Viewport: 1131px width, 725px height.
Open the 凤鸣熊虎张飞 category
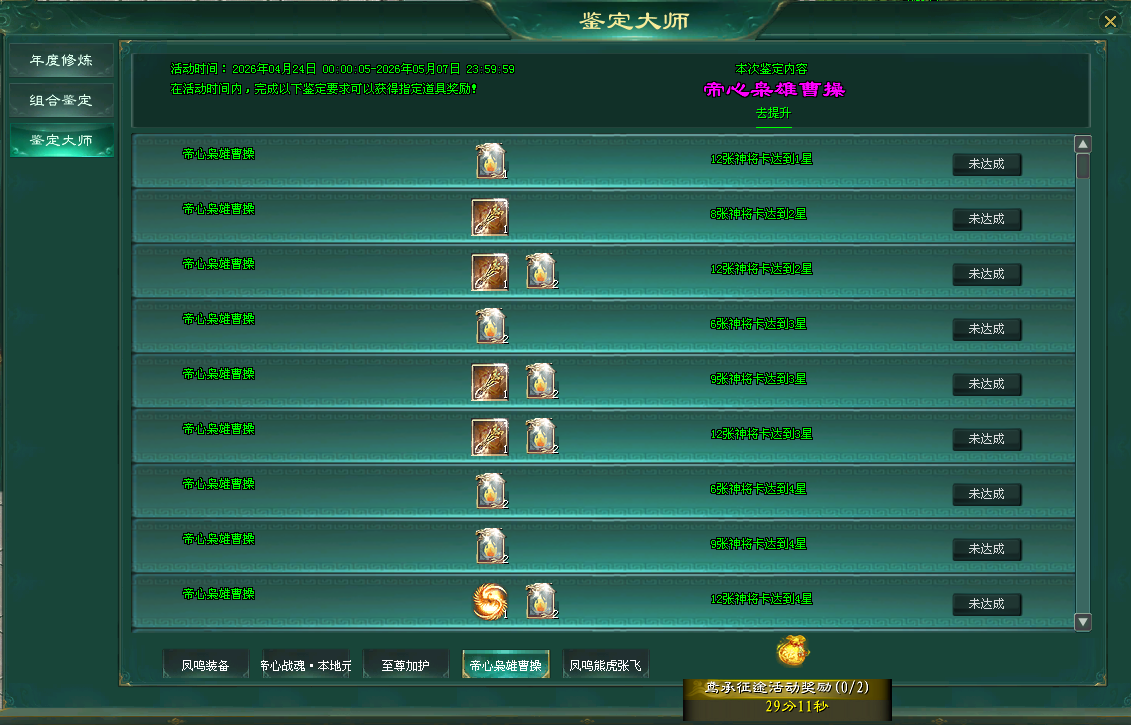(606, 665)
